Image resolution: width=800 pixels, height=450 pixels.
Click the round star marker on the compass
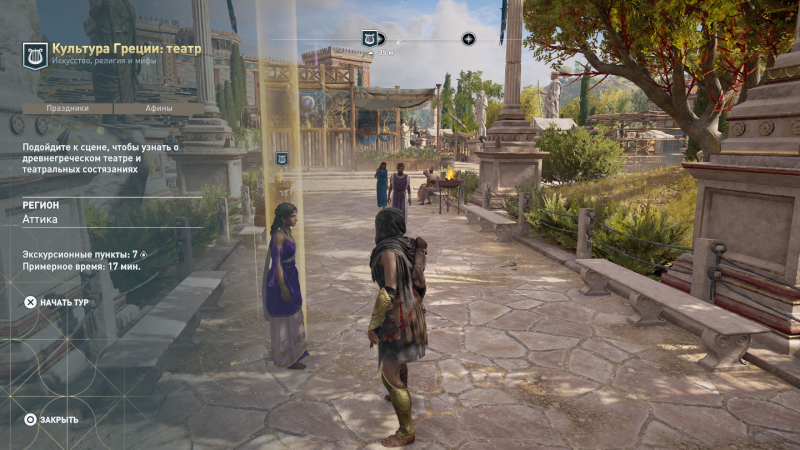pyautogui.click(x=468, y=39)
